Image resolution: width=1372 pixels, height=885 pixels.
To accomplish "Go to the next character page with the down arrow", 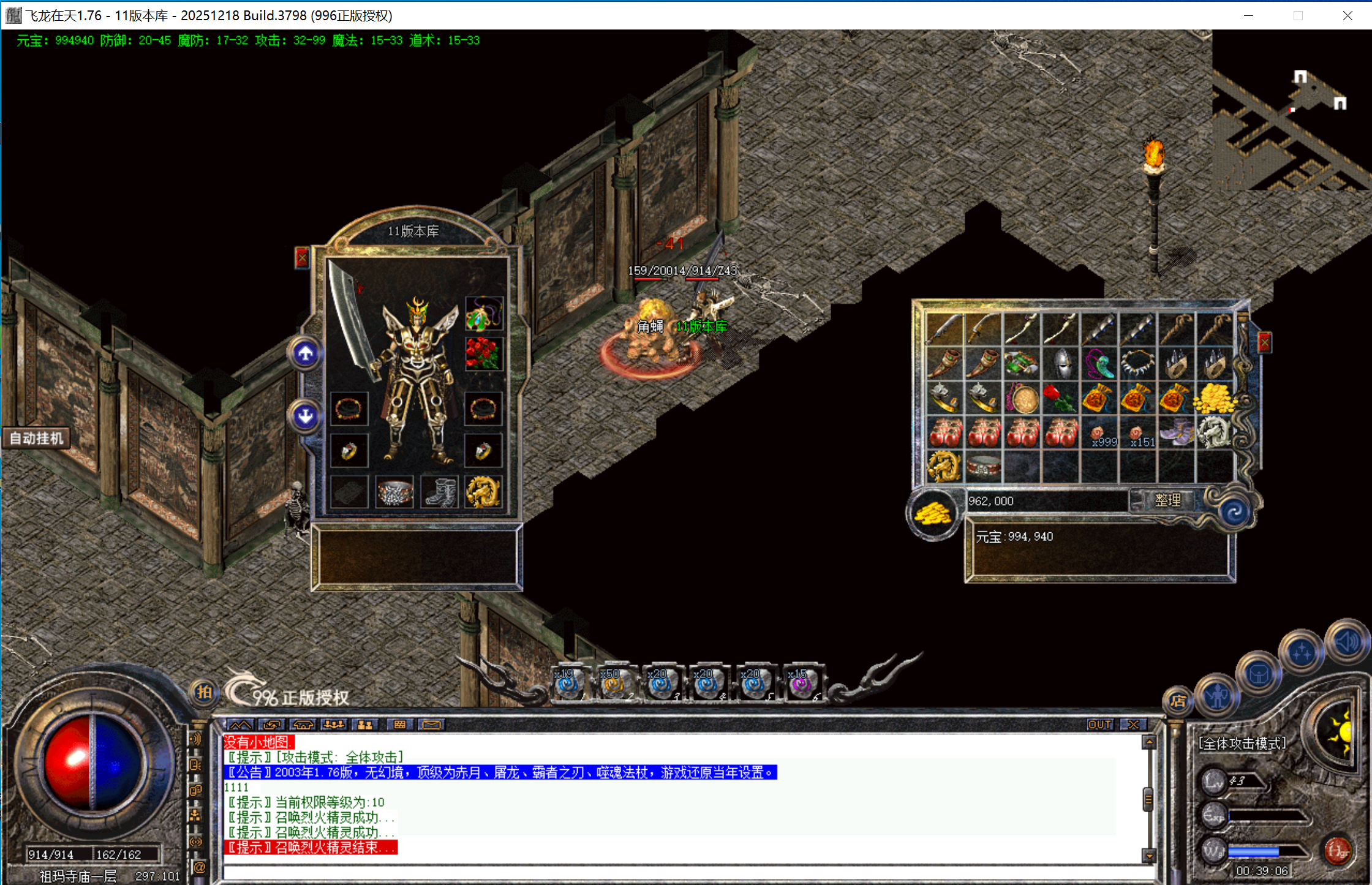I will 306,416.
